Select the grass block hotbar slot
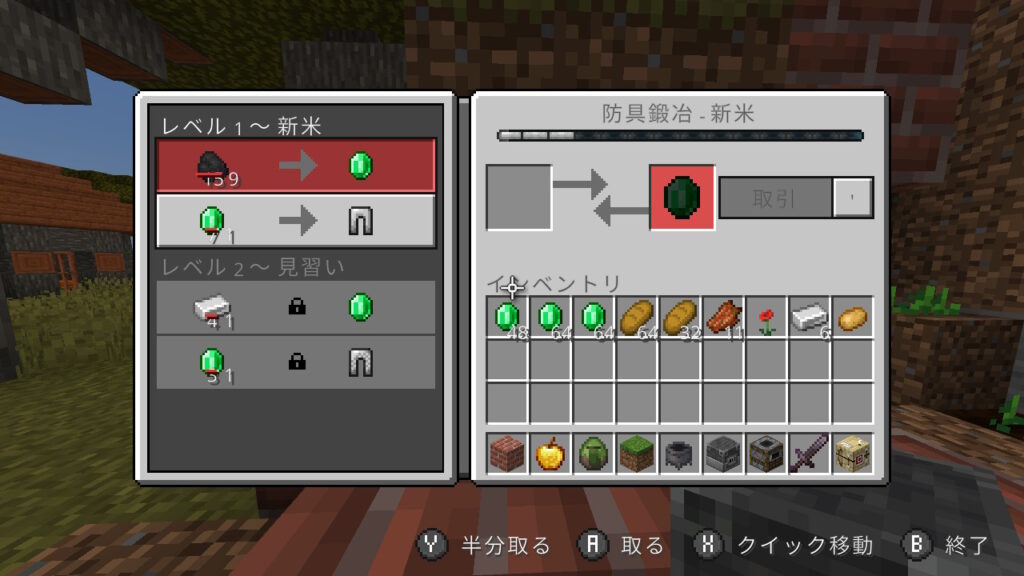Viewport: 1024px width, 576px height. click(638, 454)
